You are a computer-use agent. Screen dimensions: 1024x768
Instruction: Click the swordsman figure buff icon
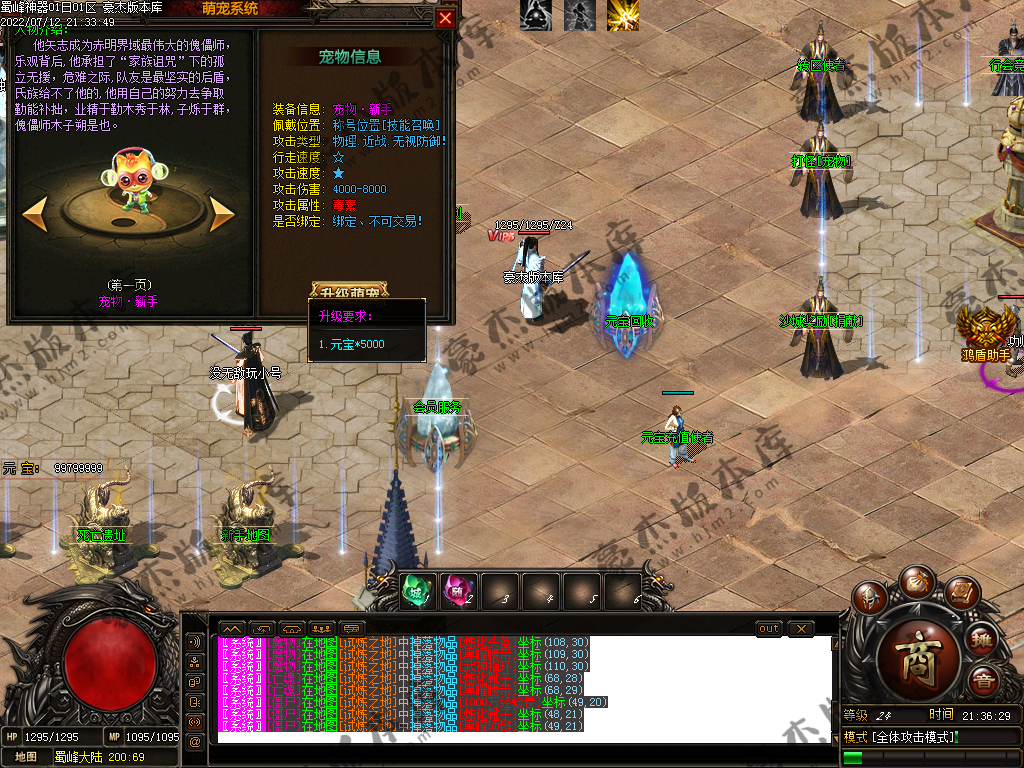[x=579, y=15]
